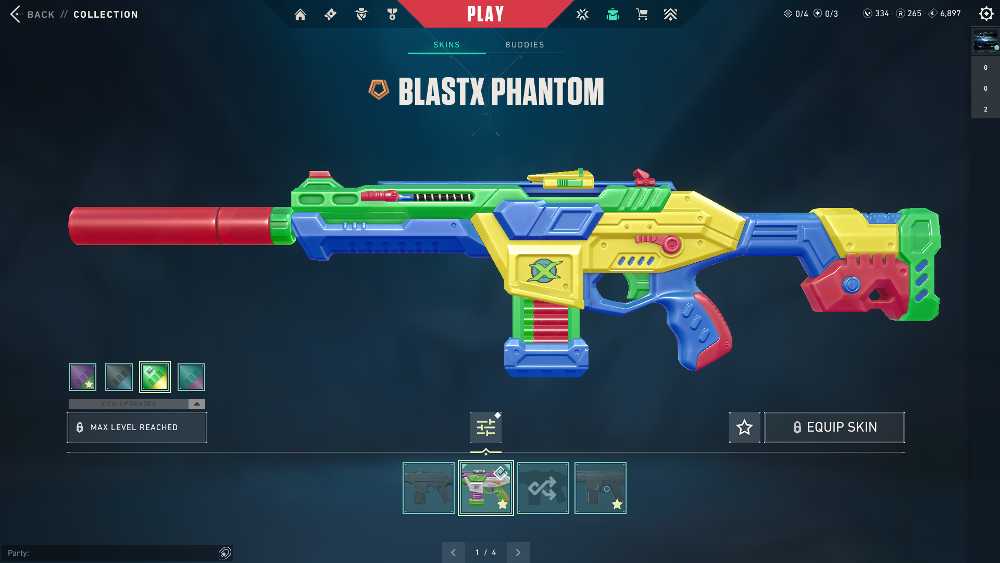Go back to the Collection screen
1000x563 pixels.
point(32,14)
